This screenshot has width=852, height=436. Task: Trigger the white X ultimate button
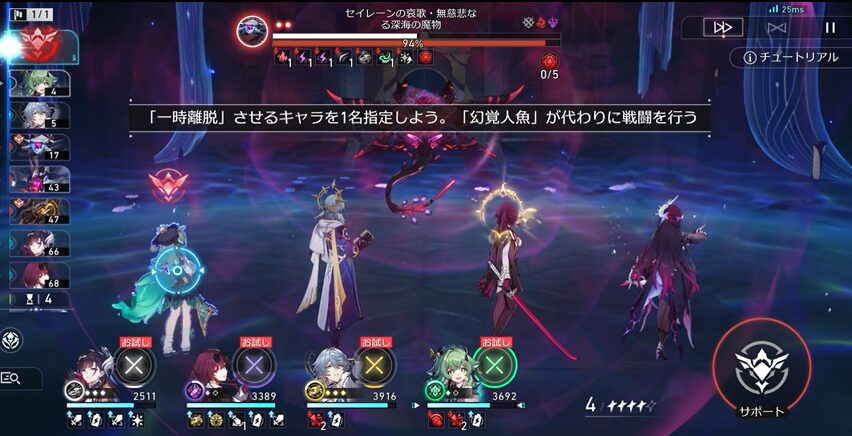(x=133, y=366)
